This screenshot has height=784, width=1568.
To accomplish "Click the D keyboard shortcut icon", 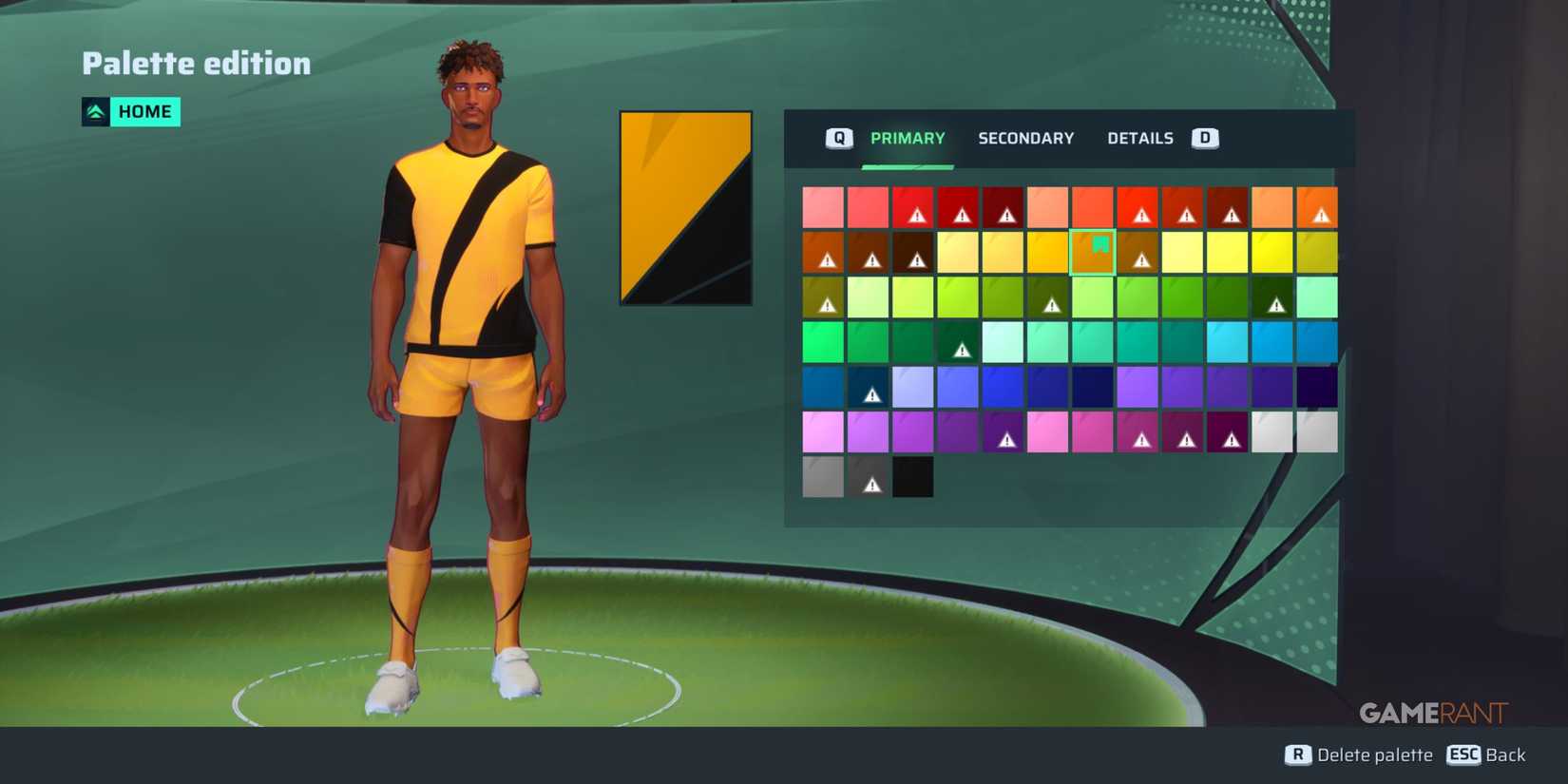I will click(x=1205, y=137).
